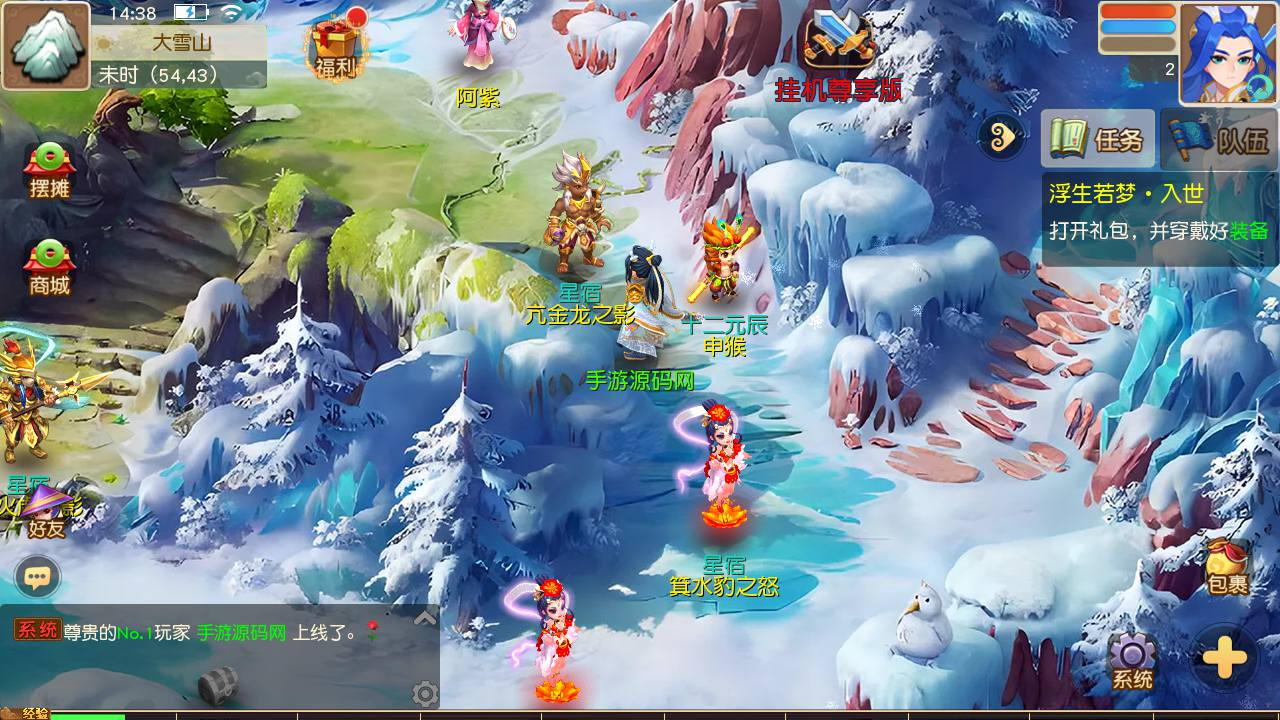Switch to the 任务 quest tab

coord(1098,139)
